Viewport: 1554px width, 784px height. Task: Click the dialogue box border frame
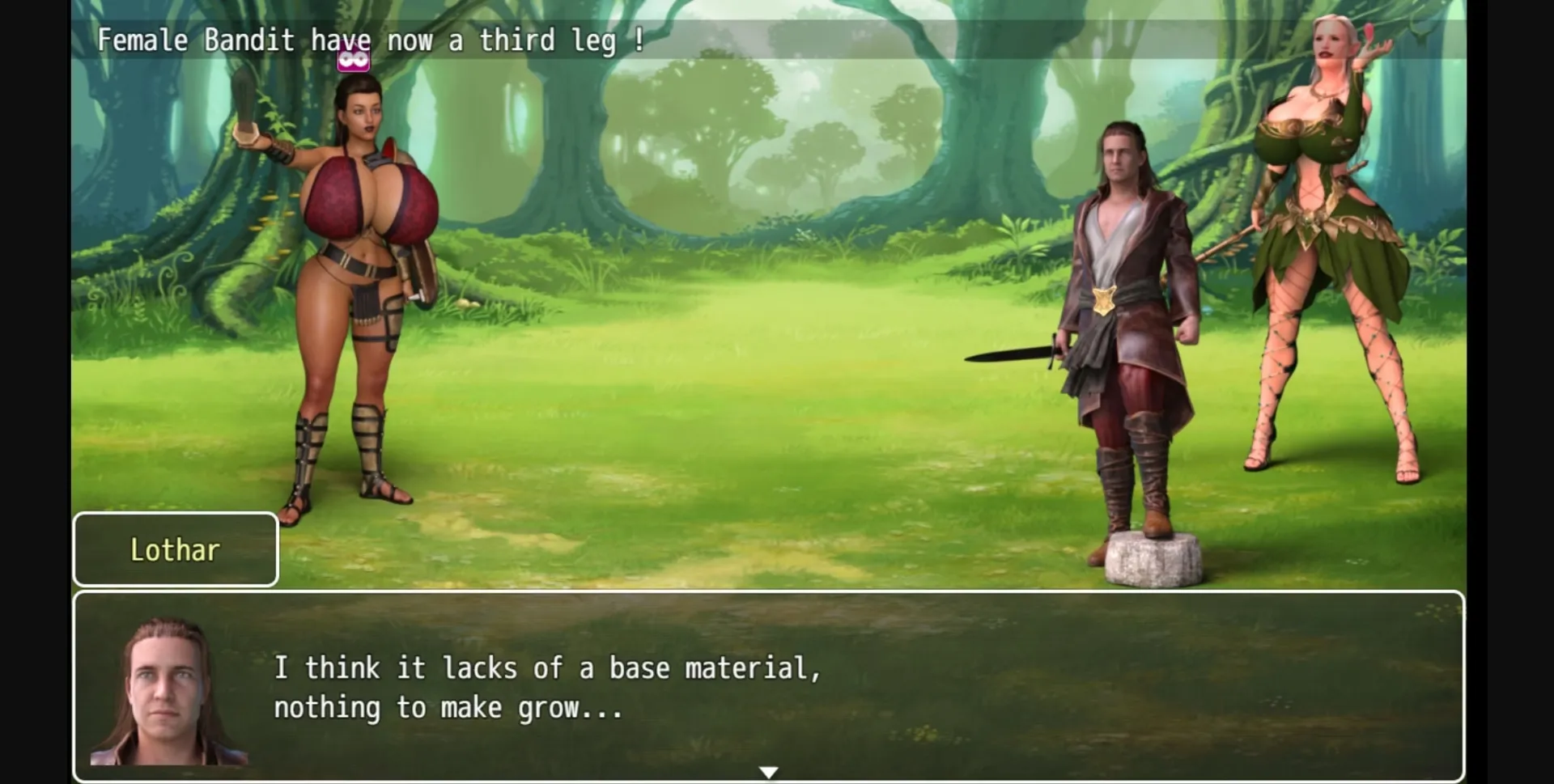769,595
